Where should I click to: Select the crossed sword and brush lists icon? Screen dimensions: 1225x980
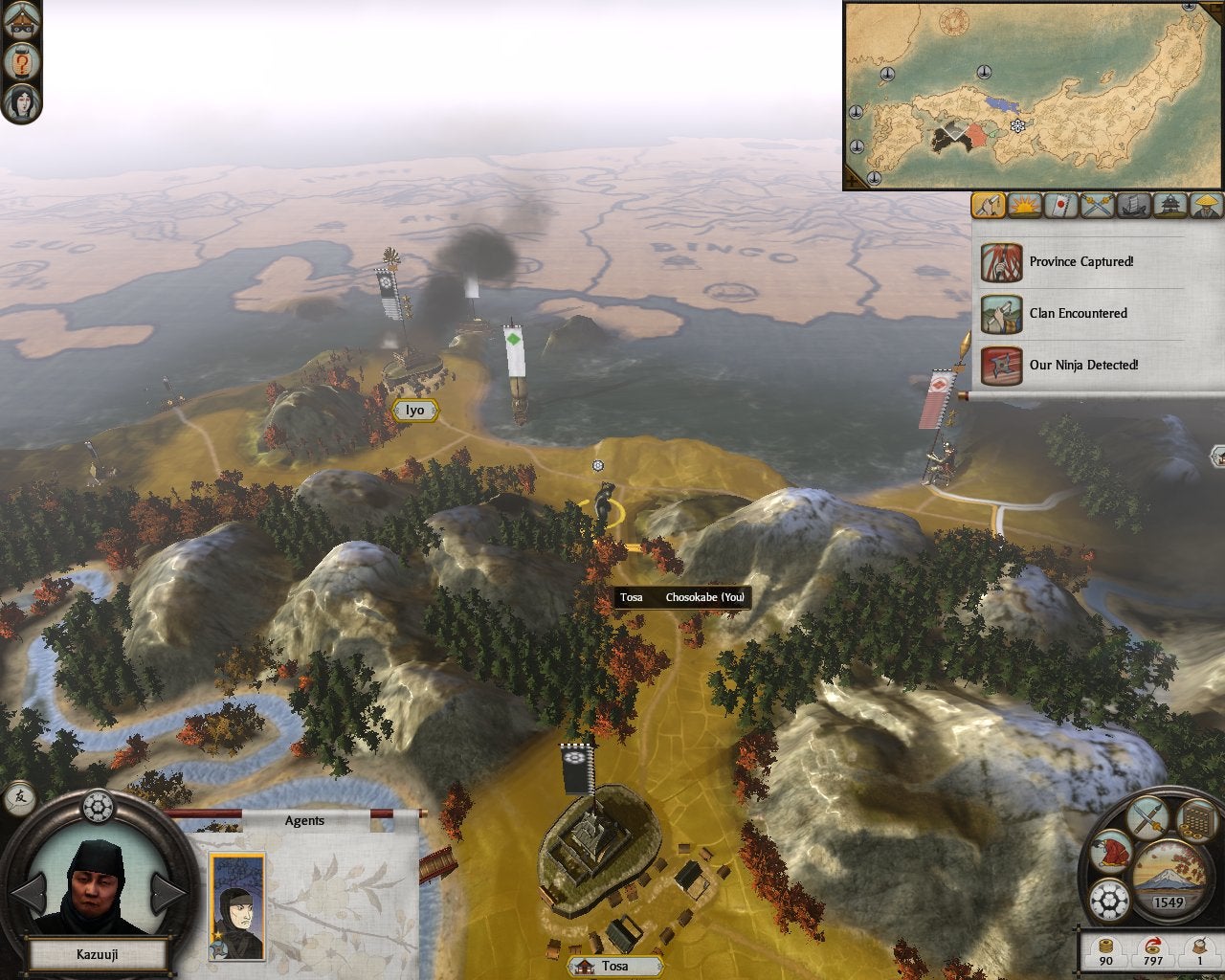(1146, 818)
